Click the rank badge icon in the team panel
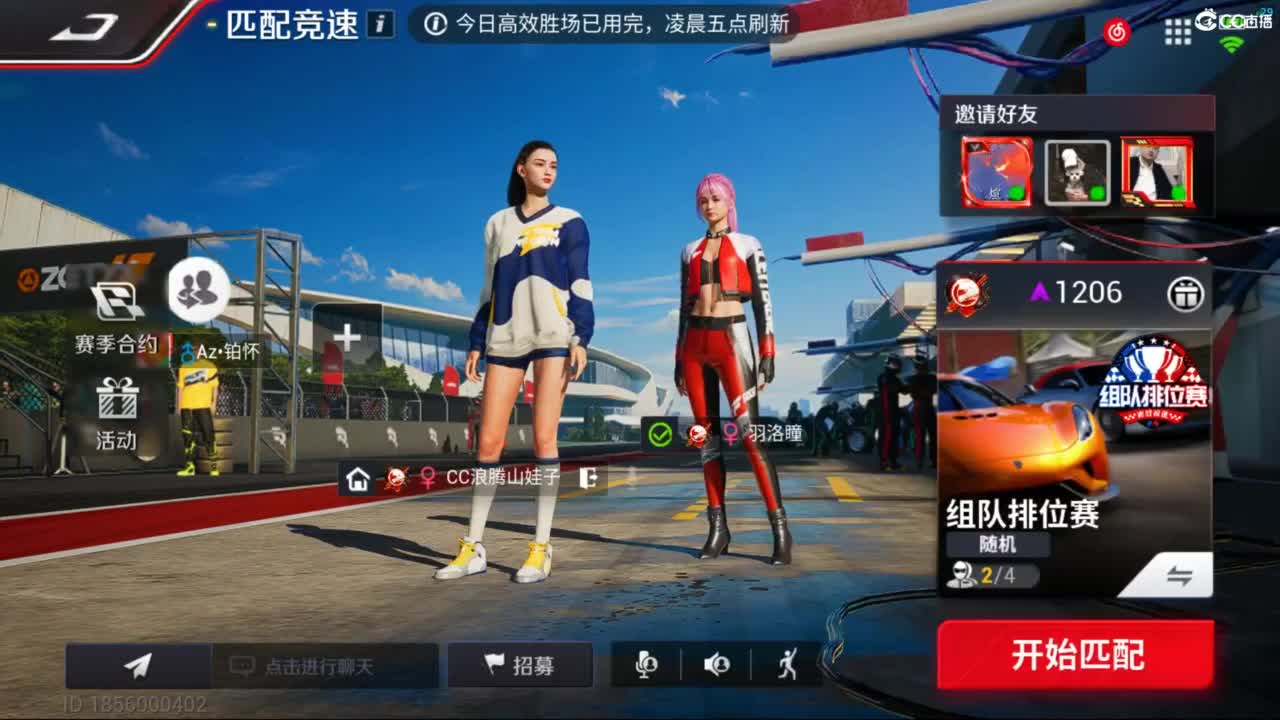 point(964,292)
